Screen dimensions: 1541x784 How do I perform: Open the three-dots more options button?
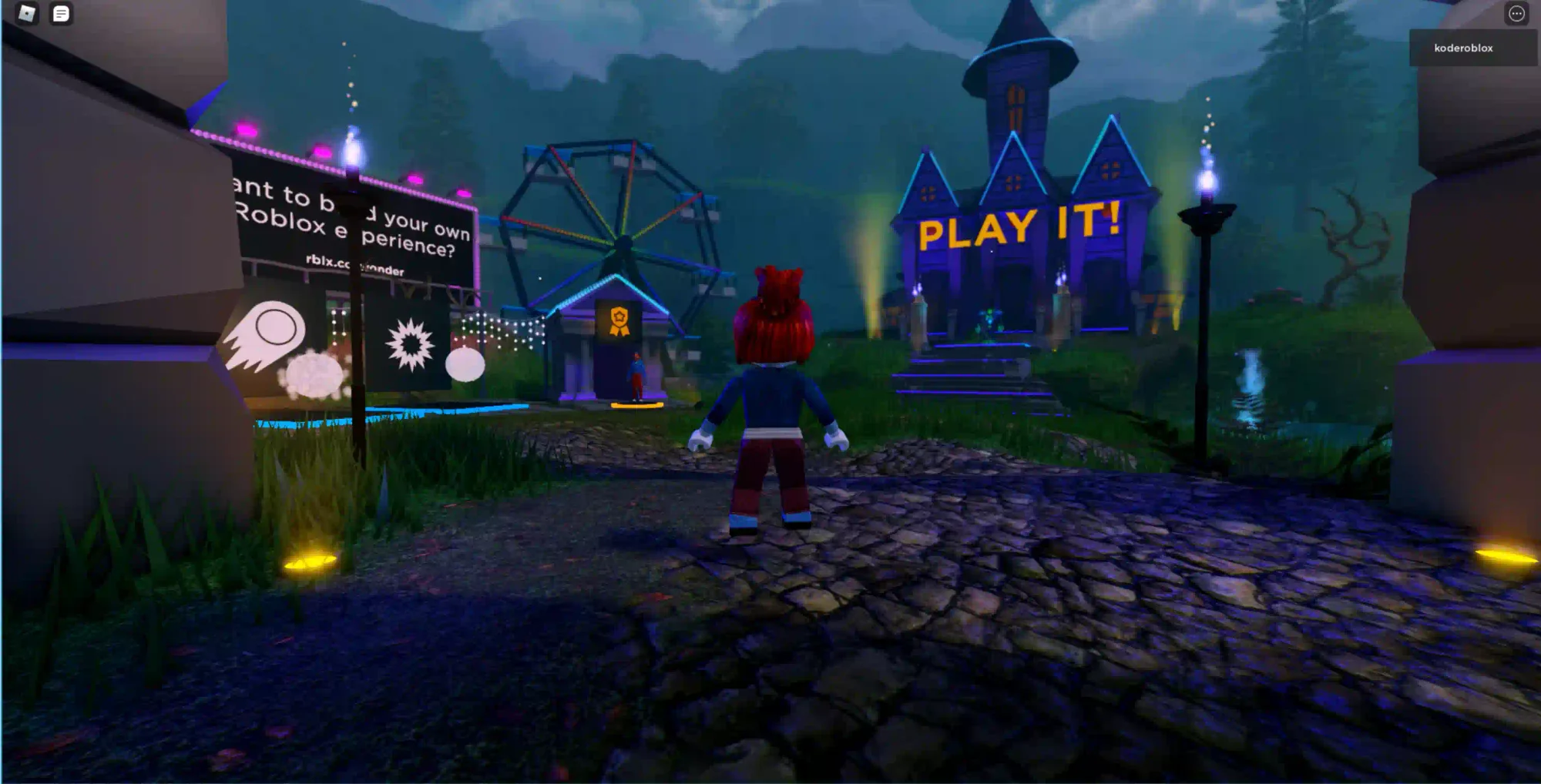[x=1516, y=14]
